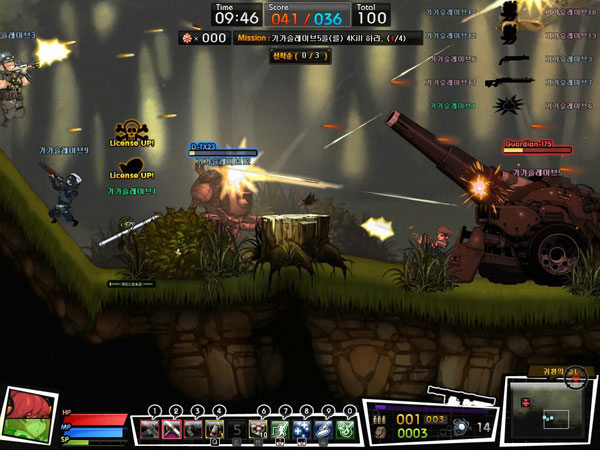This screenshot has height=450, width=600.
Task: Select the highlighted weapon in slot 2
Action: click(x=172, y=430)
